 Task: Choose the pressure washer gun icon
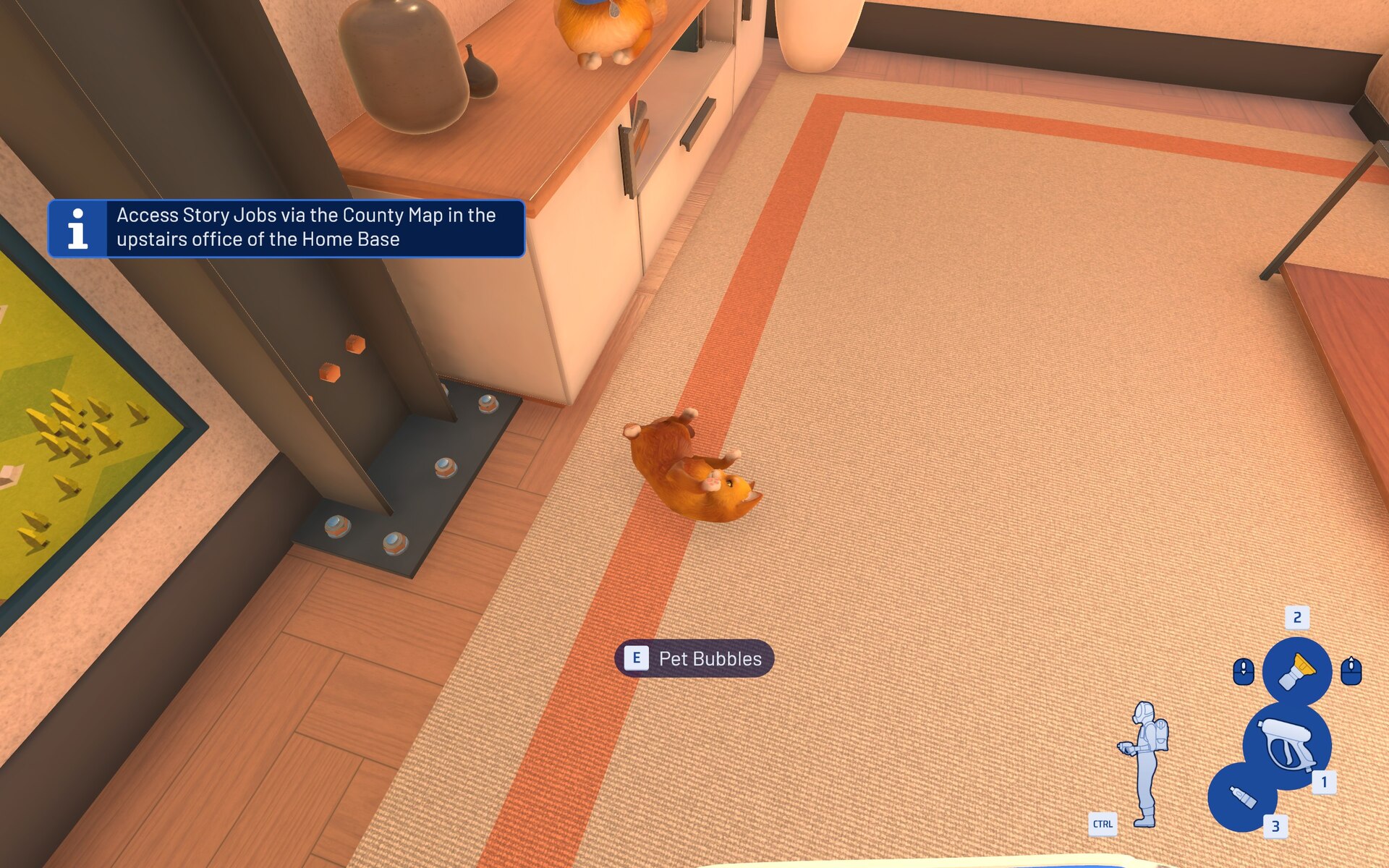(x=1288, y=745)
